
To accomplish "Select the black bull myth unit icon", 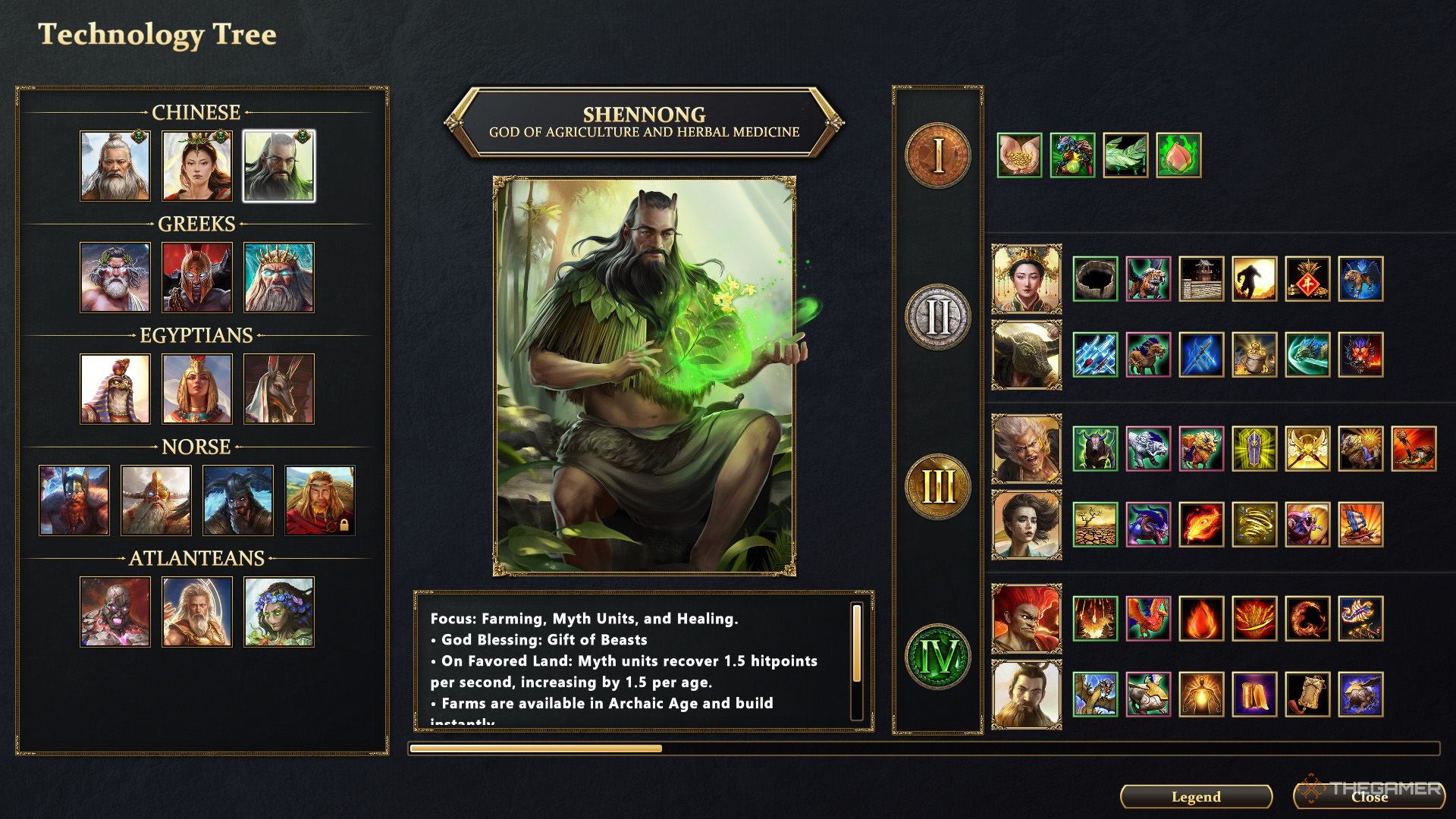I will (1096, 448).
